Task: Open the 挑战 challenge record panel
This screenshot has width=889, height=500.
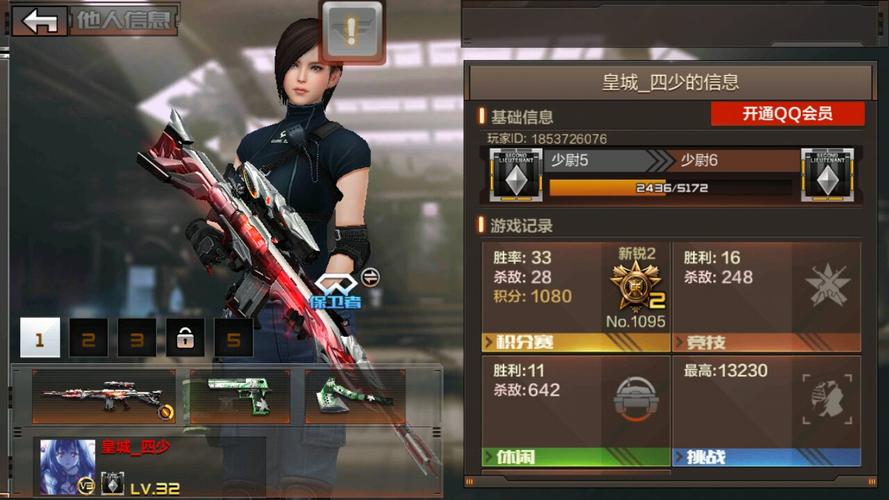Action: [766, 411]
